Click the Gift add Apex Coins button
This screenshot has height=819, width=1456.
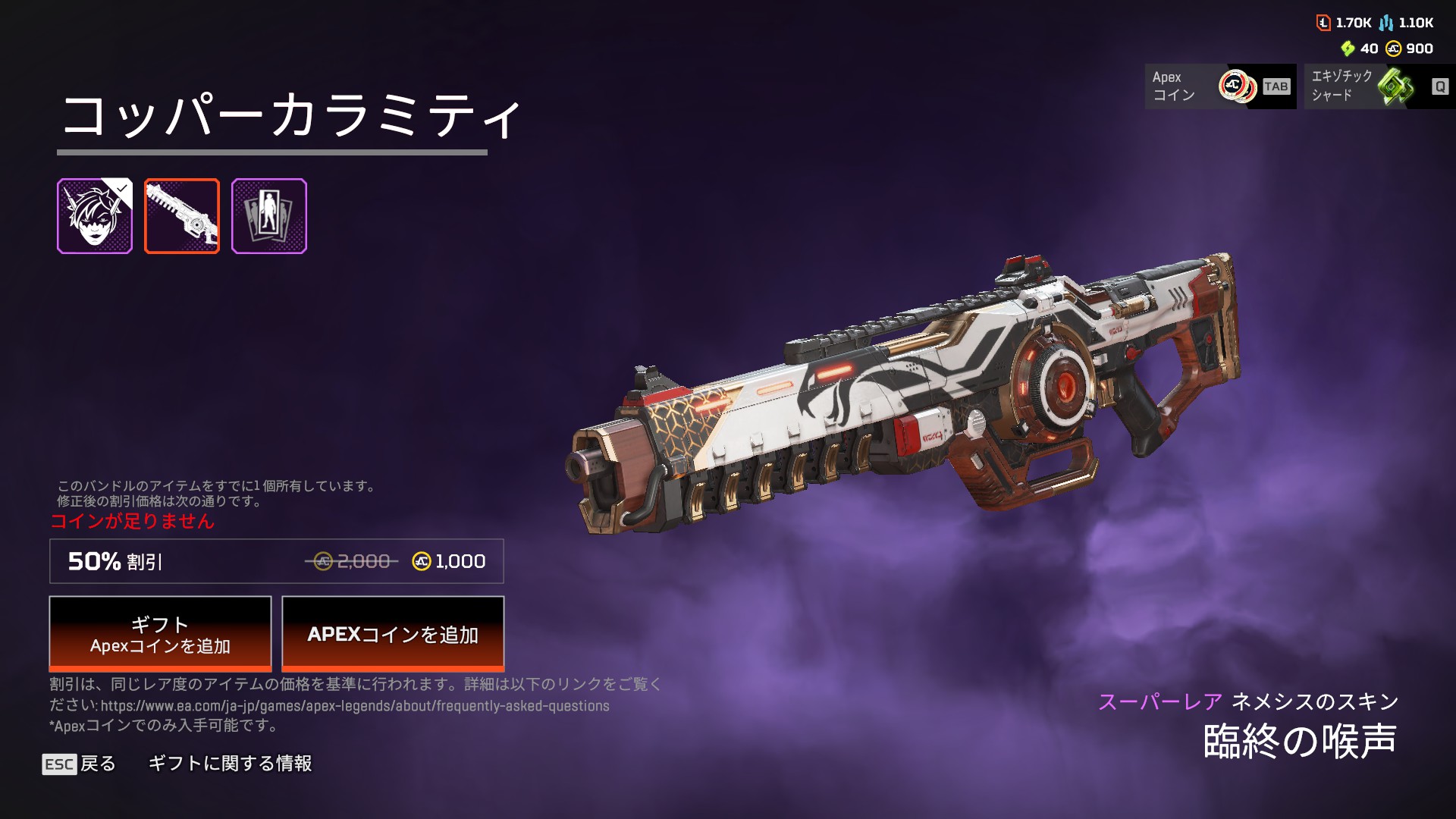click(x=160, y=634)
